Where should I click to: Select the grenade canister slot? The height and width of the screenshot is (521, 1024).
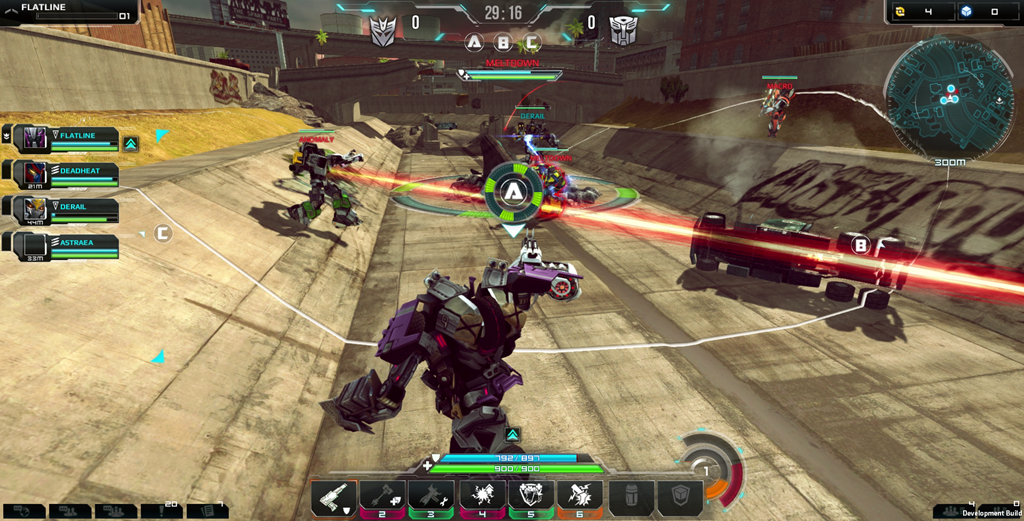tap(632, 497)
